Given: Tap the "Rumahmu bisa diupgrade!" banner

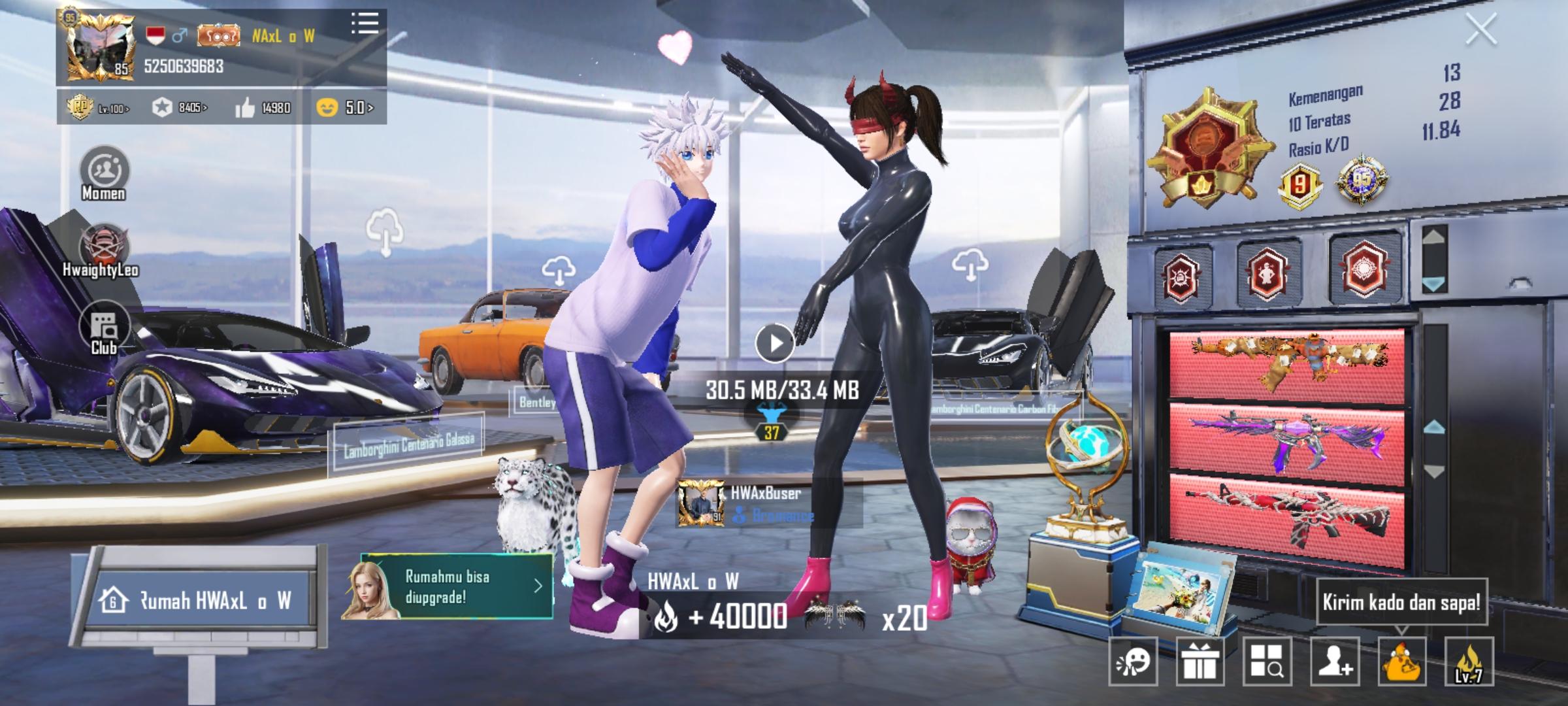Looking at the screenshot, I should click(x=448, y=586).
